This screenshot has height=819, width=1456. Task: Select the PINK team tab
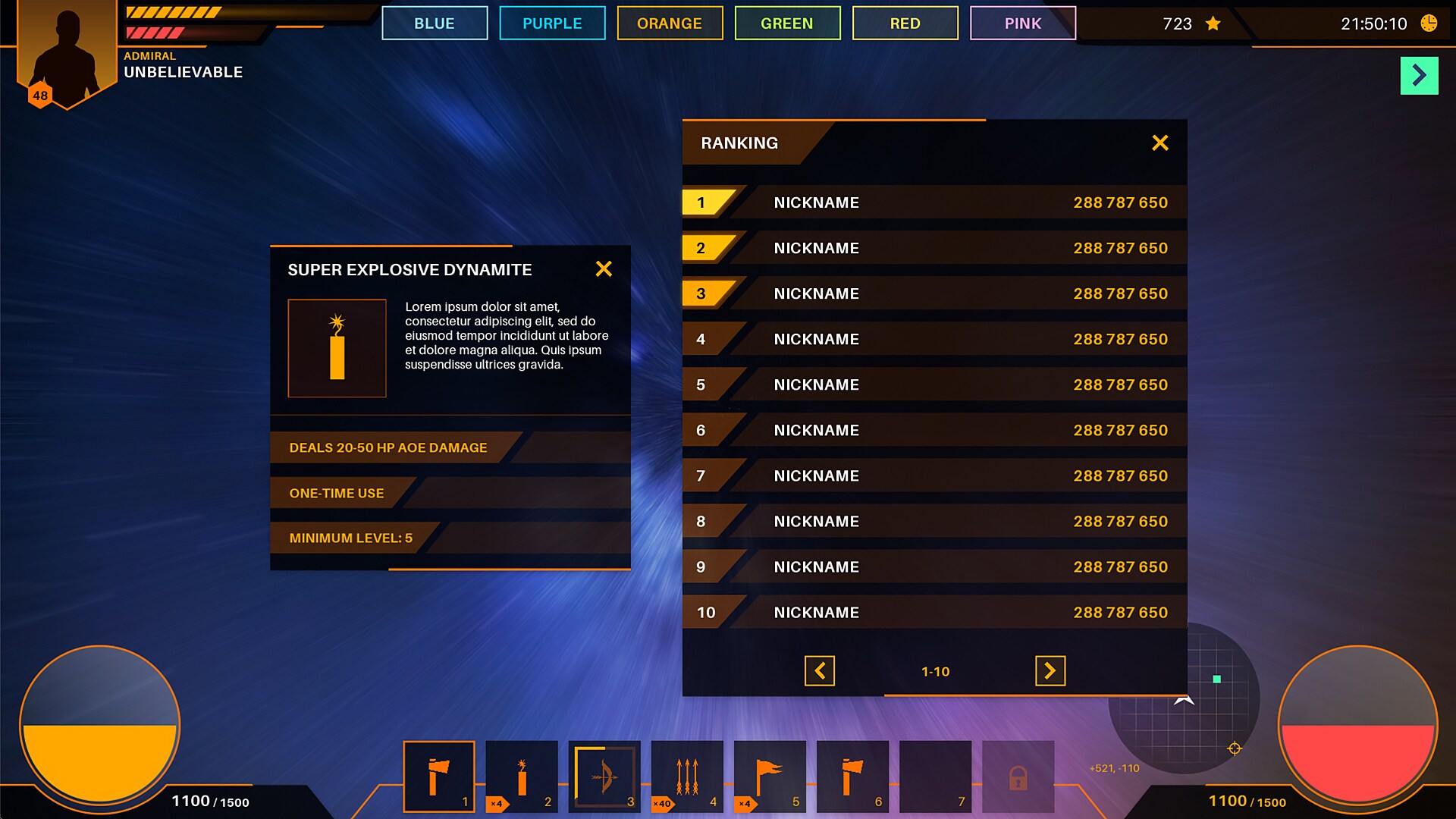click(x=1023, y=23)
